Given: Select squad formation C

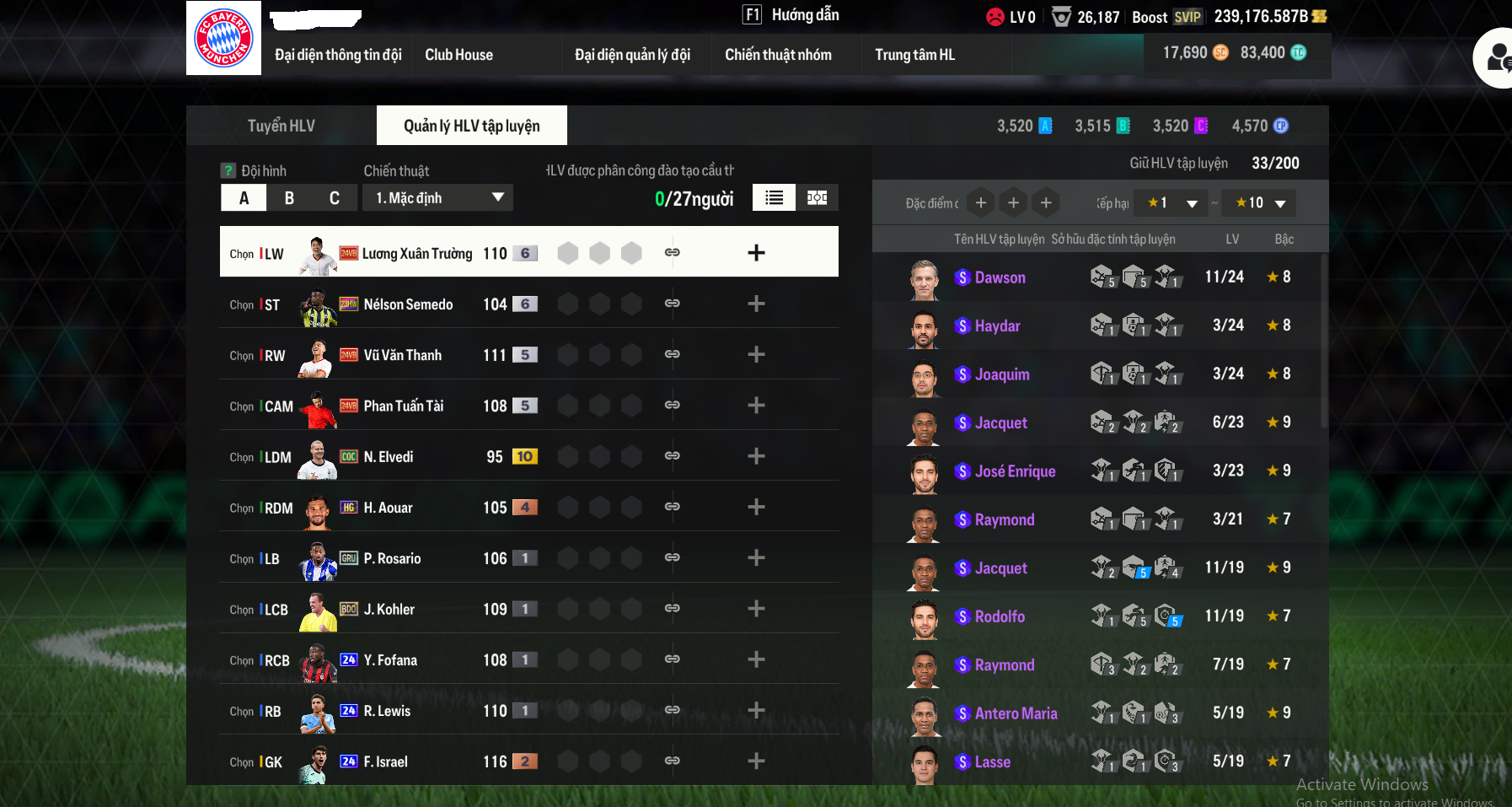Looking at the screenshot, I should point(335,198).
